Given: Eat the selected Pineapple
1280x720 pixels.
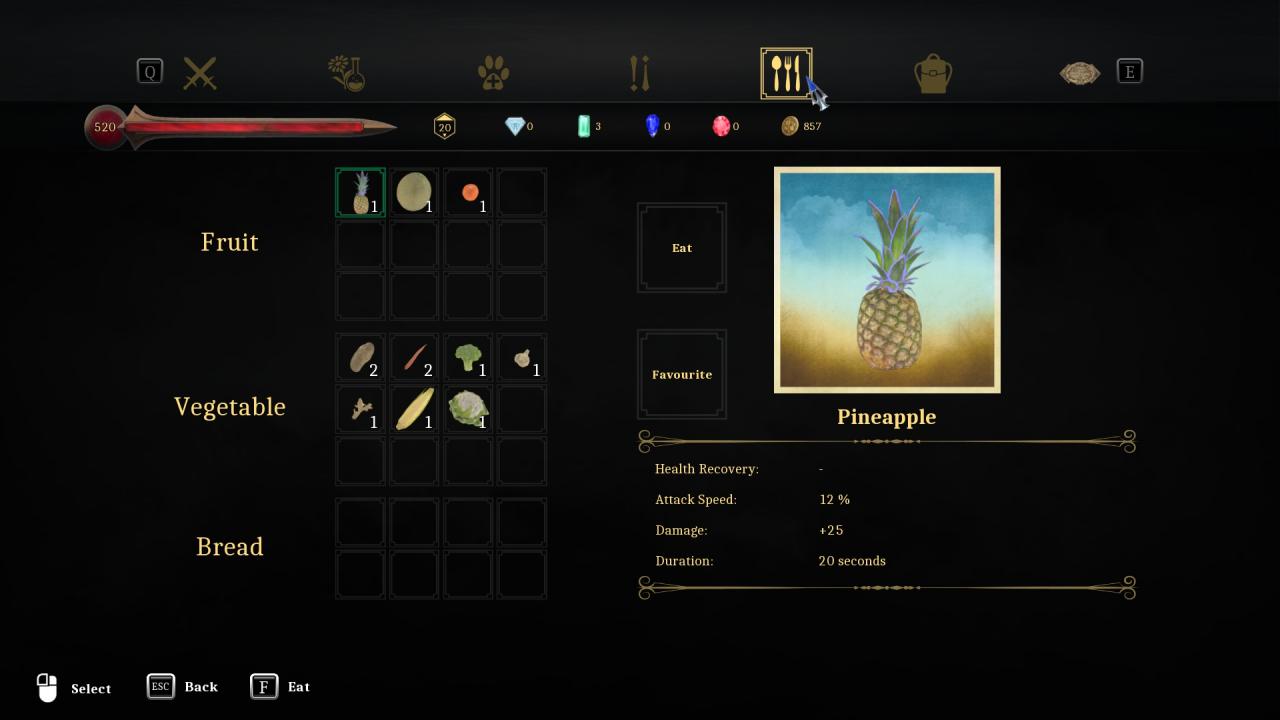Looking at the screenshot, I should pyautogui.click(x=682, y=248).
